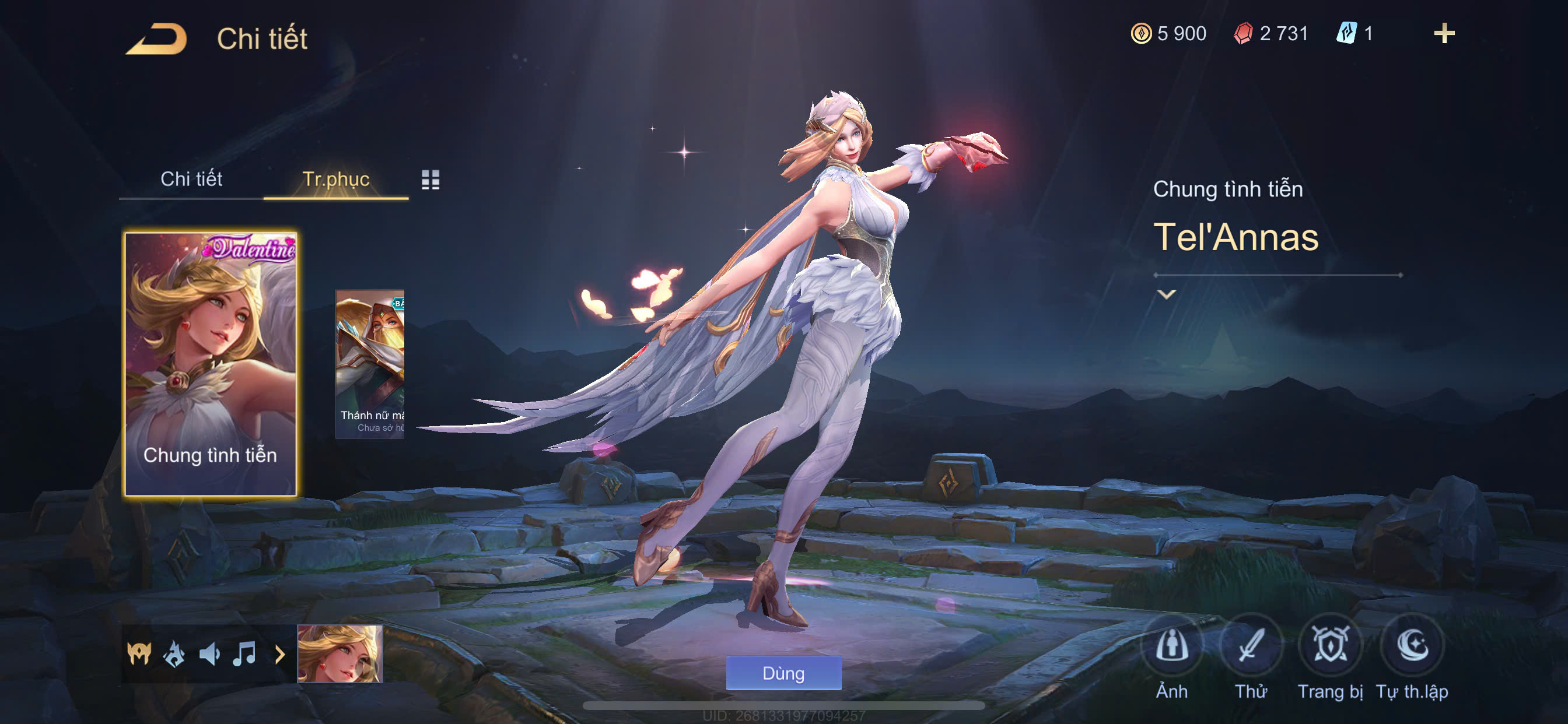This screenshot has width=1568, height=724.
Task: Open the Ảnh photo mode
Action: click(x=1171, y=646)
